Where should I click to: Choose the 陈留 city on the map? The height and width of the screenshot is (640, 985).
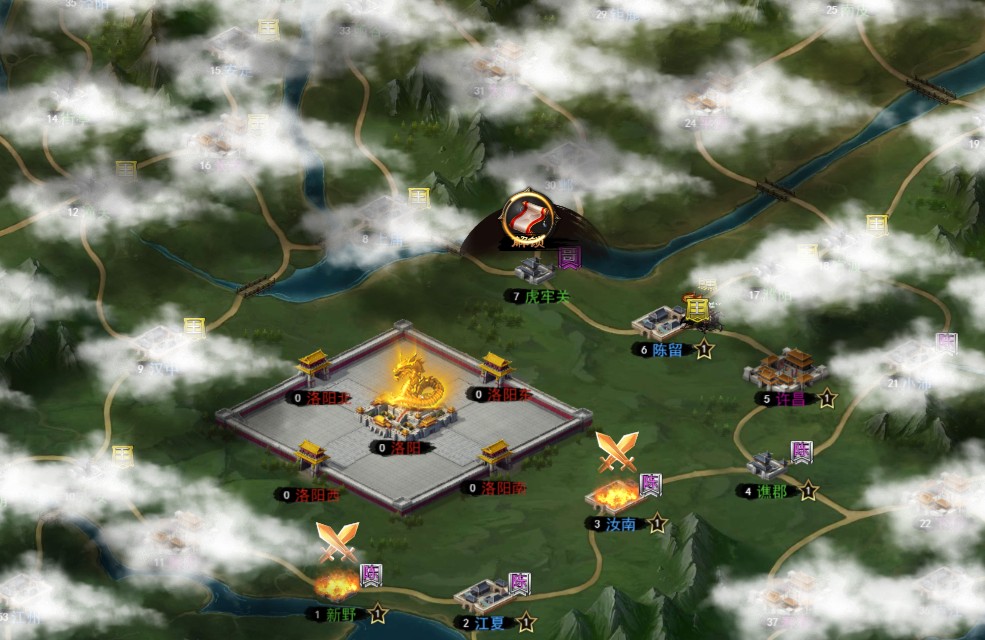(x=660, y=322)
